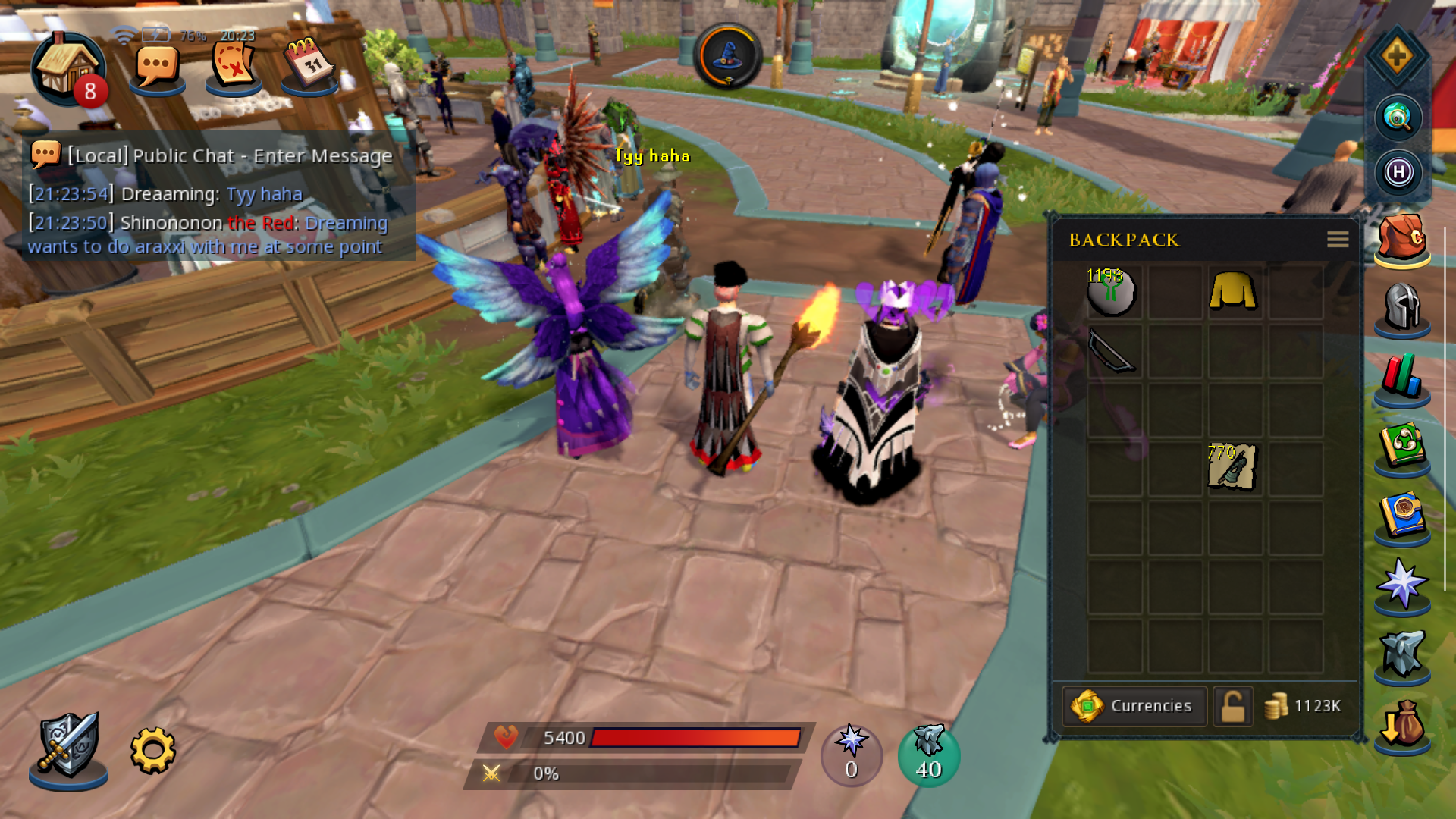
Task: Toggle the prayer star orb
Action: point(852,755)
